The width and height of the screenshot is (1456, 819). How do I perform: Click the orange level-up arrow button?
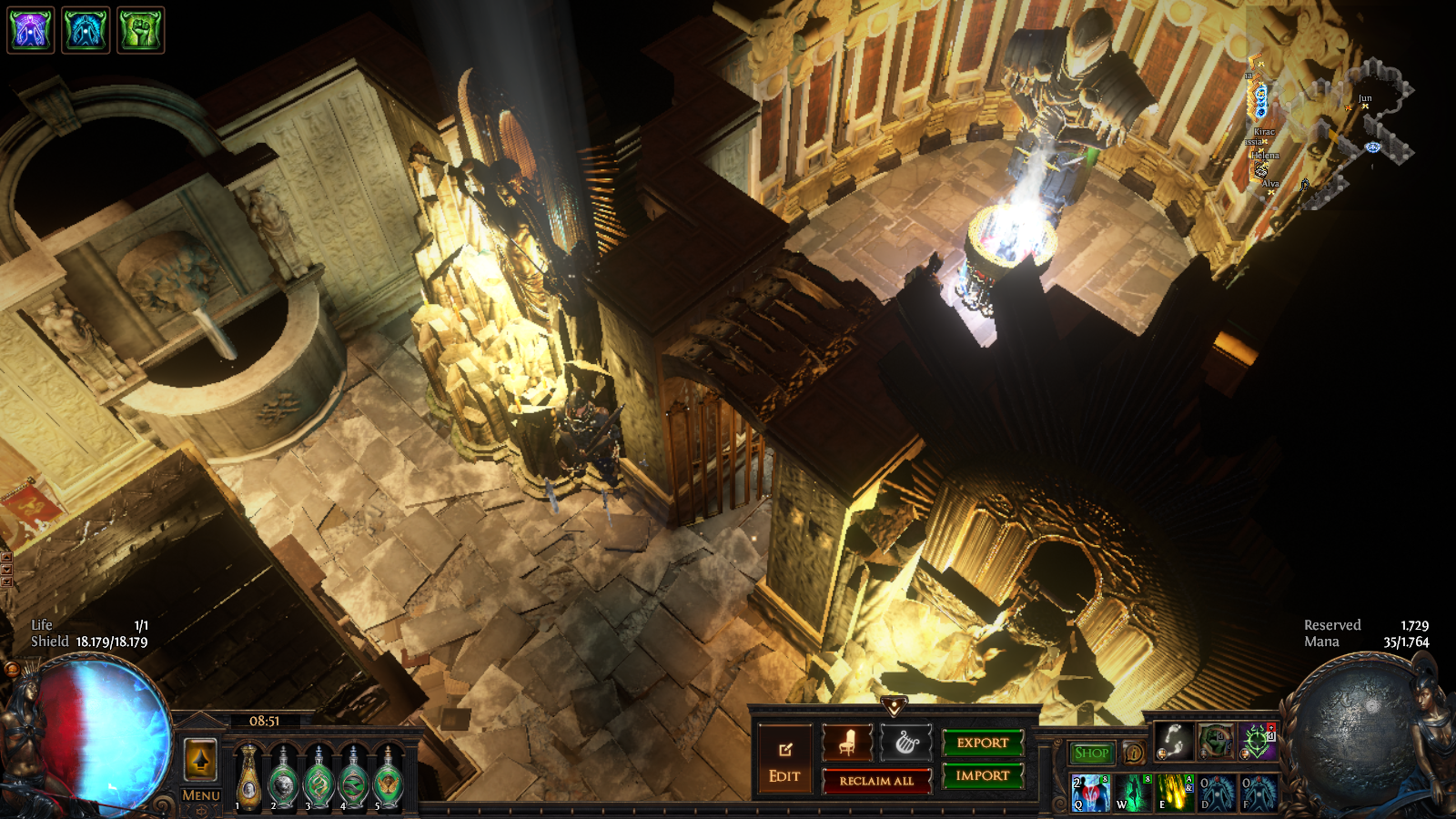200,759
